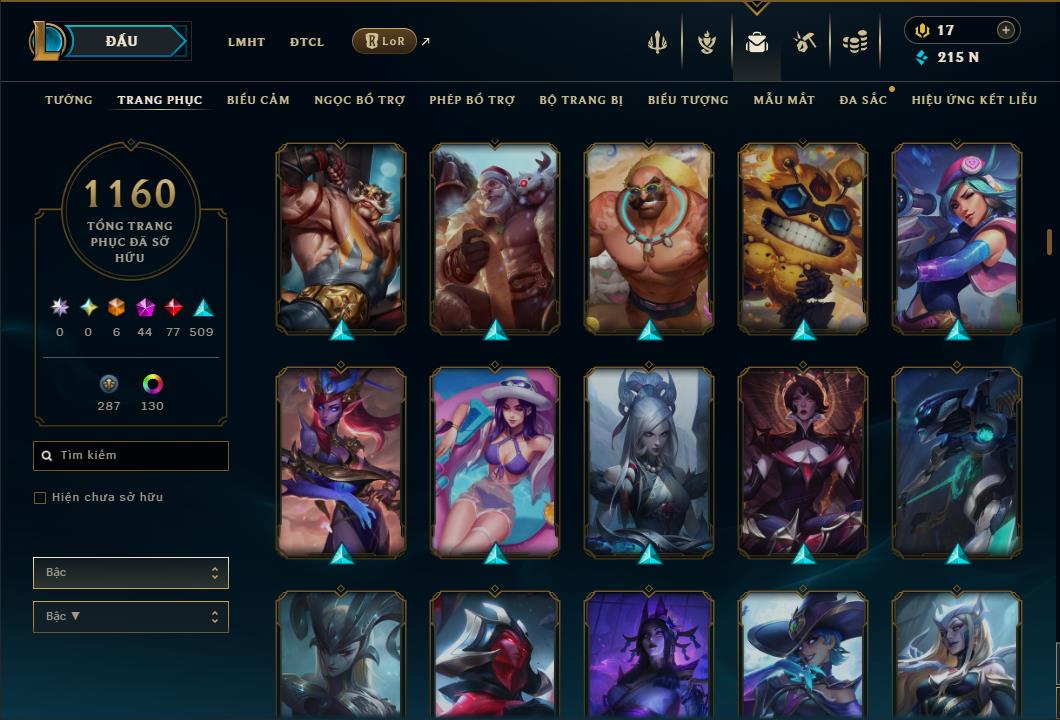Add currency with the plus button

coord(1005,30)
